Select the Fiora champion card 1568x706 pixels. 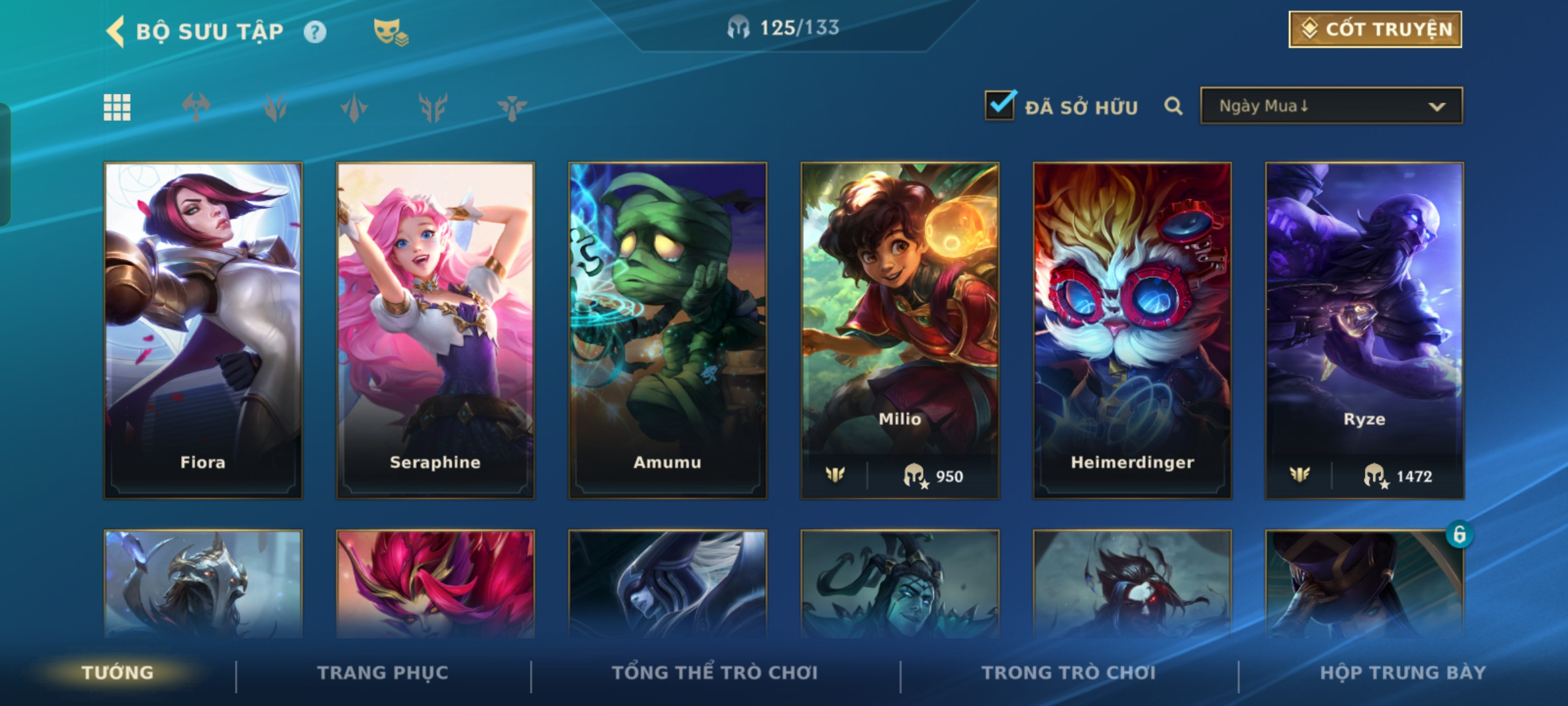(203, 330)
